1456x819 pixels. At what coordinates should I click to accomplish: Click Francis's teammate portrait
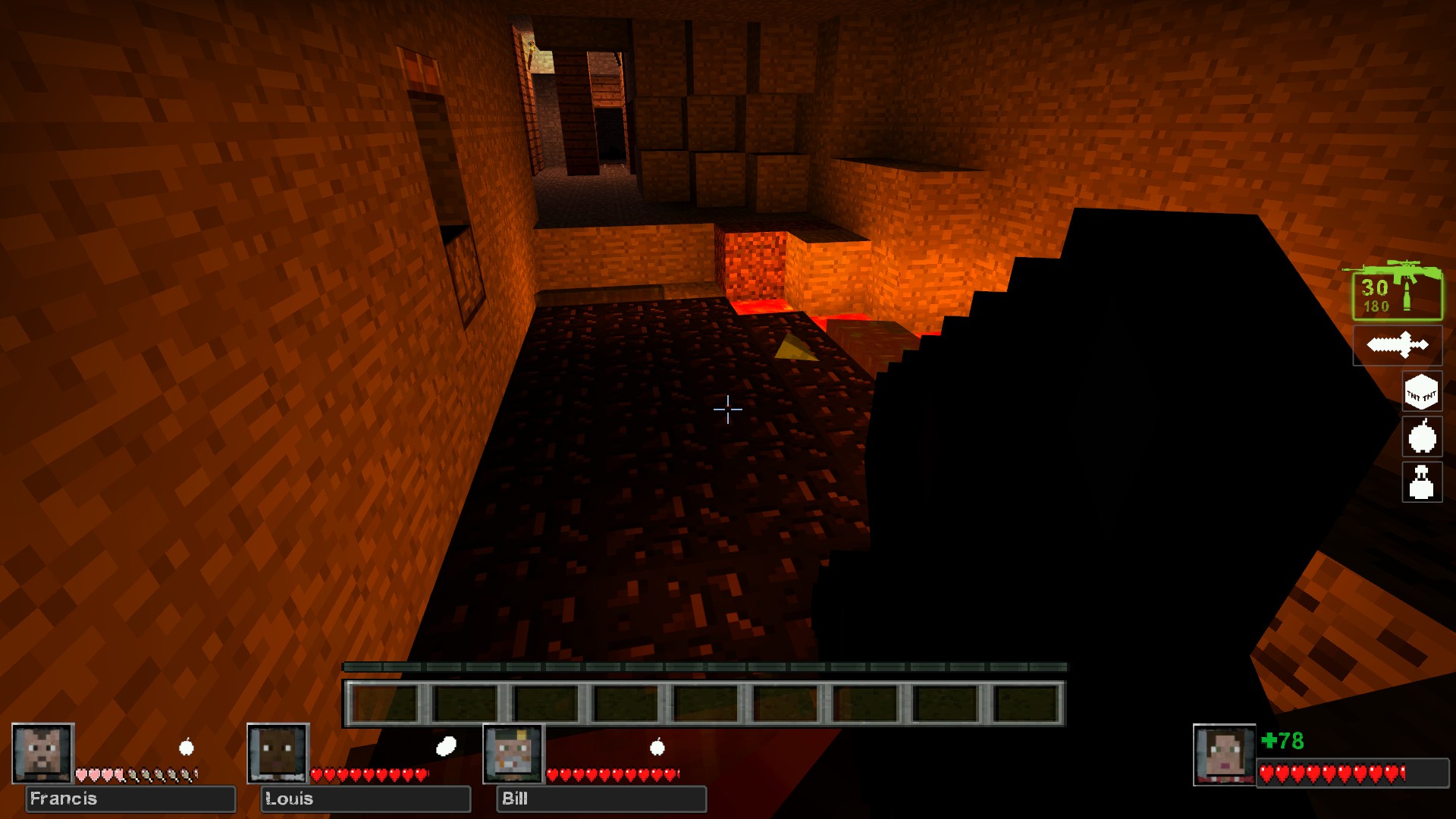[42, 753]
